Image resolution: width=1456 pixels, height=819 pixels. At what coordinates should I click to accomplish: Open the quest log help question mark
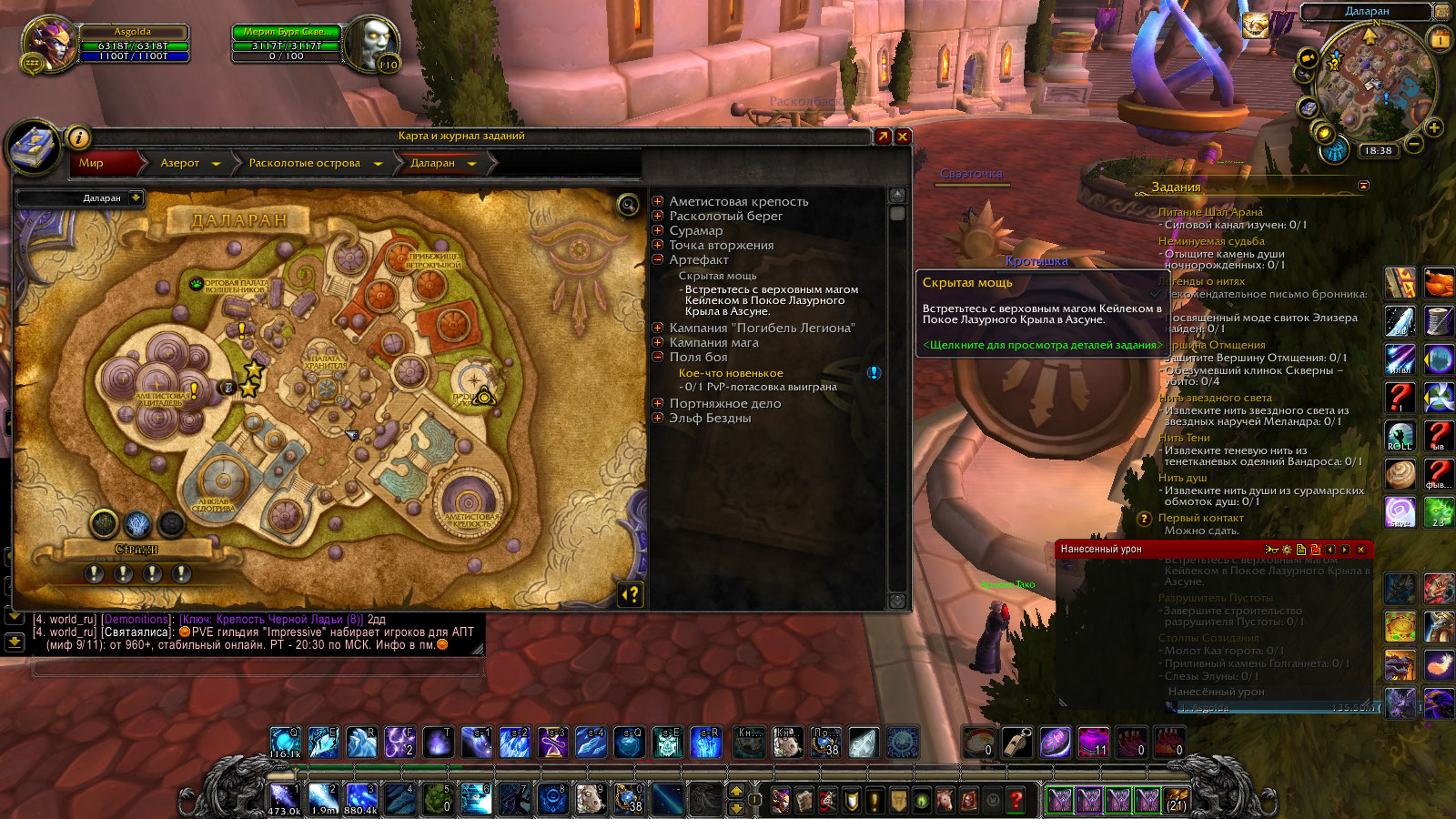[x=631, y=594]
